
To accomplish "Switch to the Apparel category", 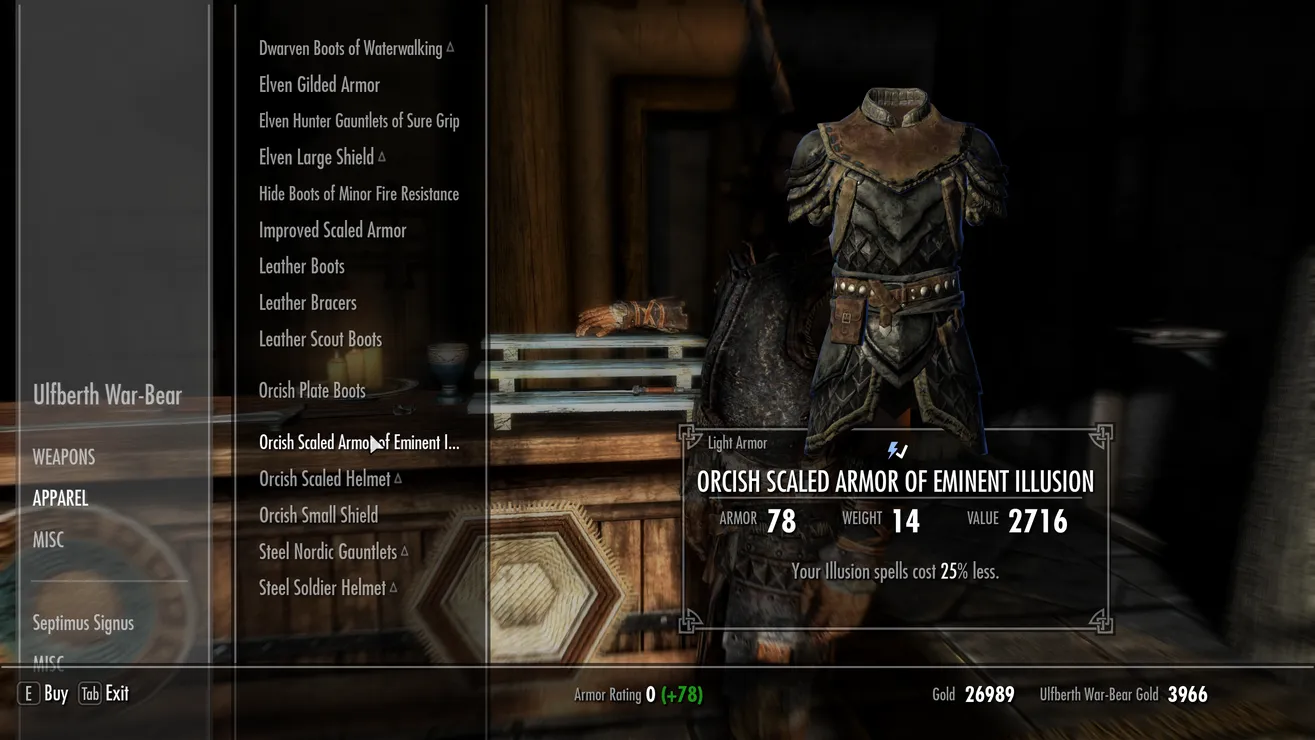I will tap(60, 498).
